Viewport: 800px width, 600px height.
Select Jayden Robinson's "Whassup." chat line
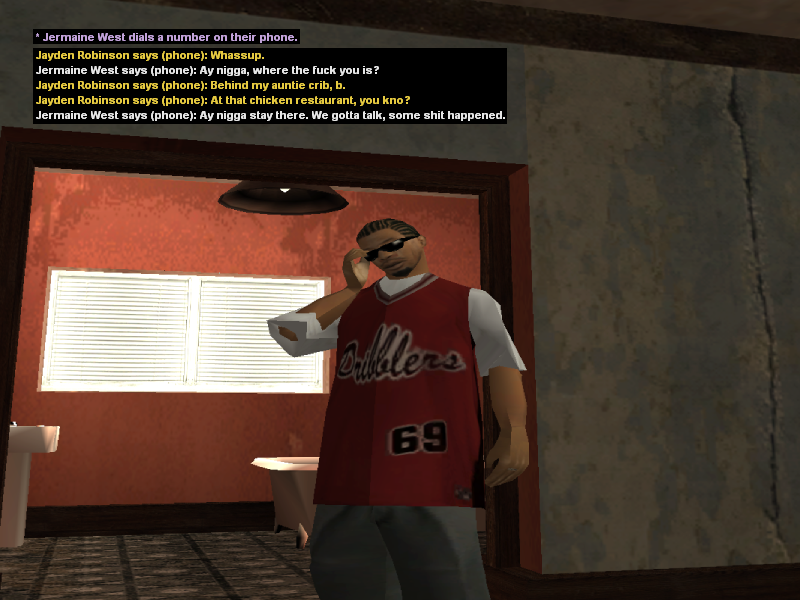(149, 55)
